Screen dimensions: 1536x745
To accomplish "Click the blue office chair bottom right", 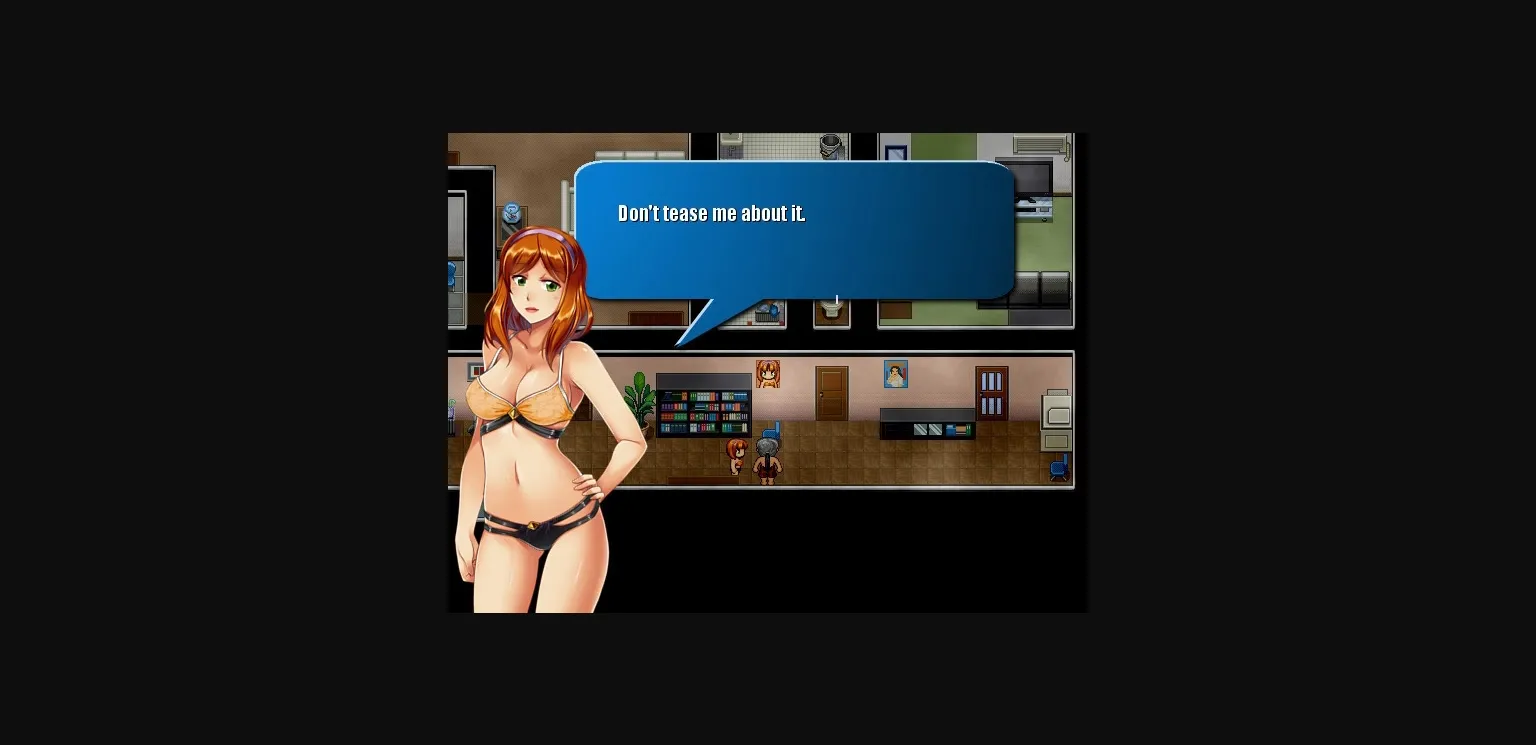I will click(1058, 467).
